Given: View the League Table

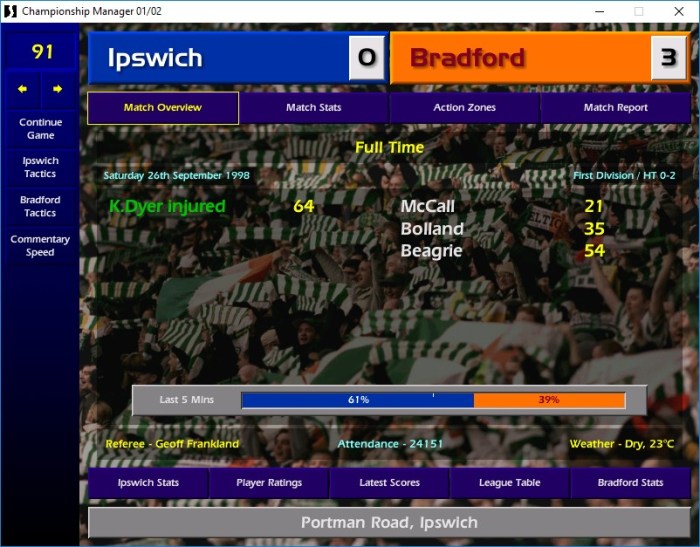Looking at the screenshot, I should click(510, 483).
